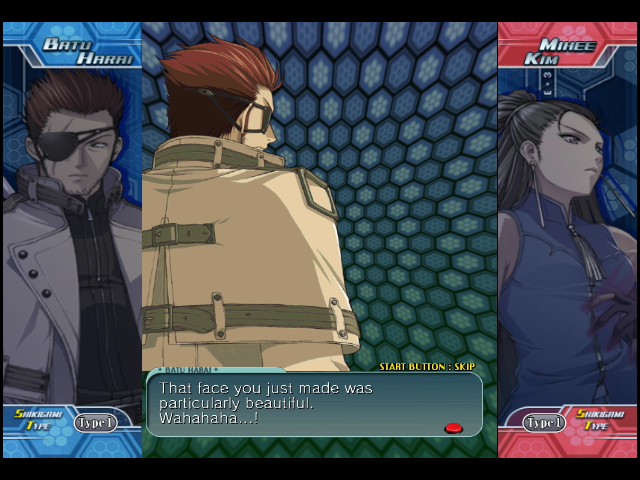
Task: Click the red advance indicator in dialogue box
Action: [453, 428]
